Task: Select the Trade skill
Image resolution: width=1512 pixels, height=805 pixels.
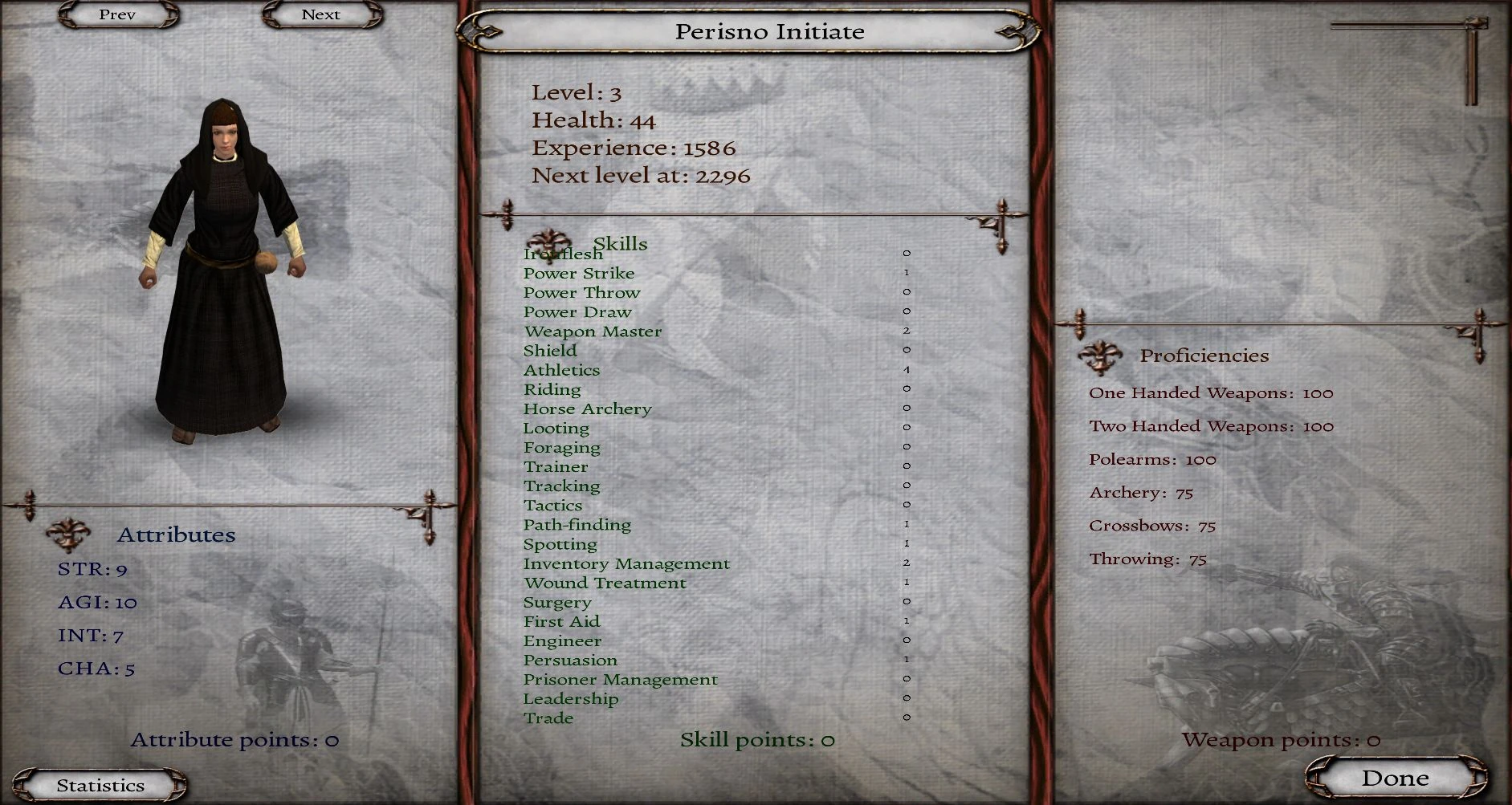Action: (549, 718)
